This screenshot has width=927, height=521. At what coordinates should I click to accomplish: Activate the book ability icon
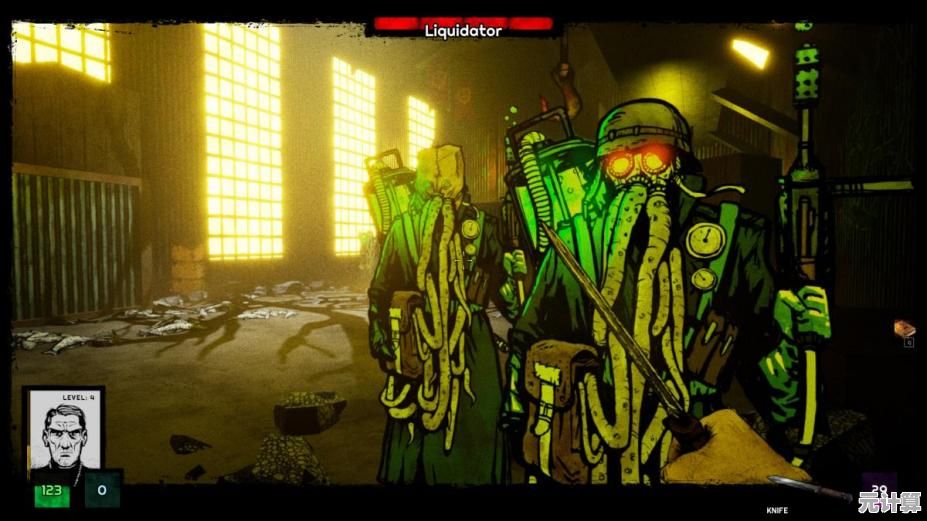point(904,329)
